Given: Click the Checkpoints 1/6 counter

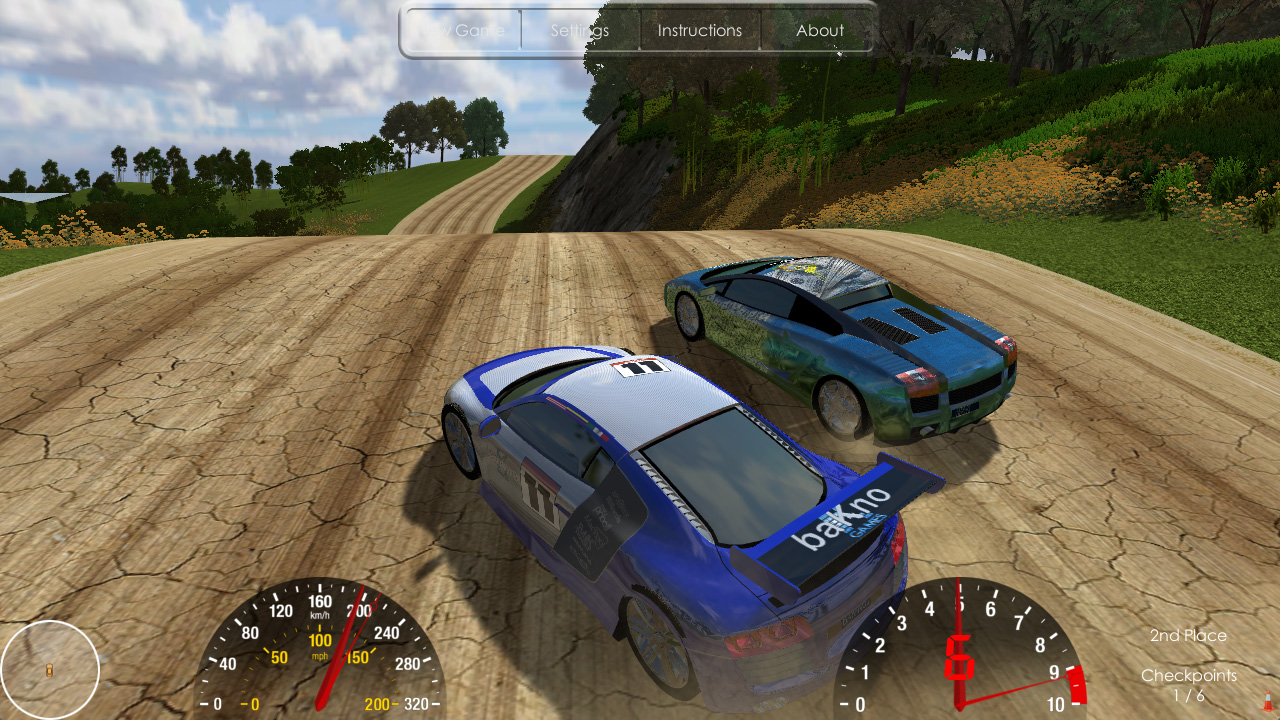Looking at the screenshot, I should tap(1189, 684).
